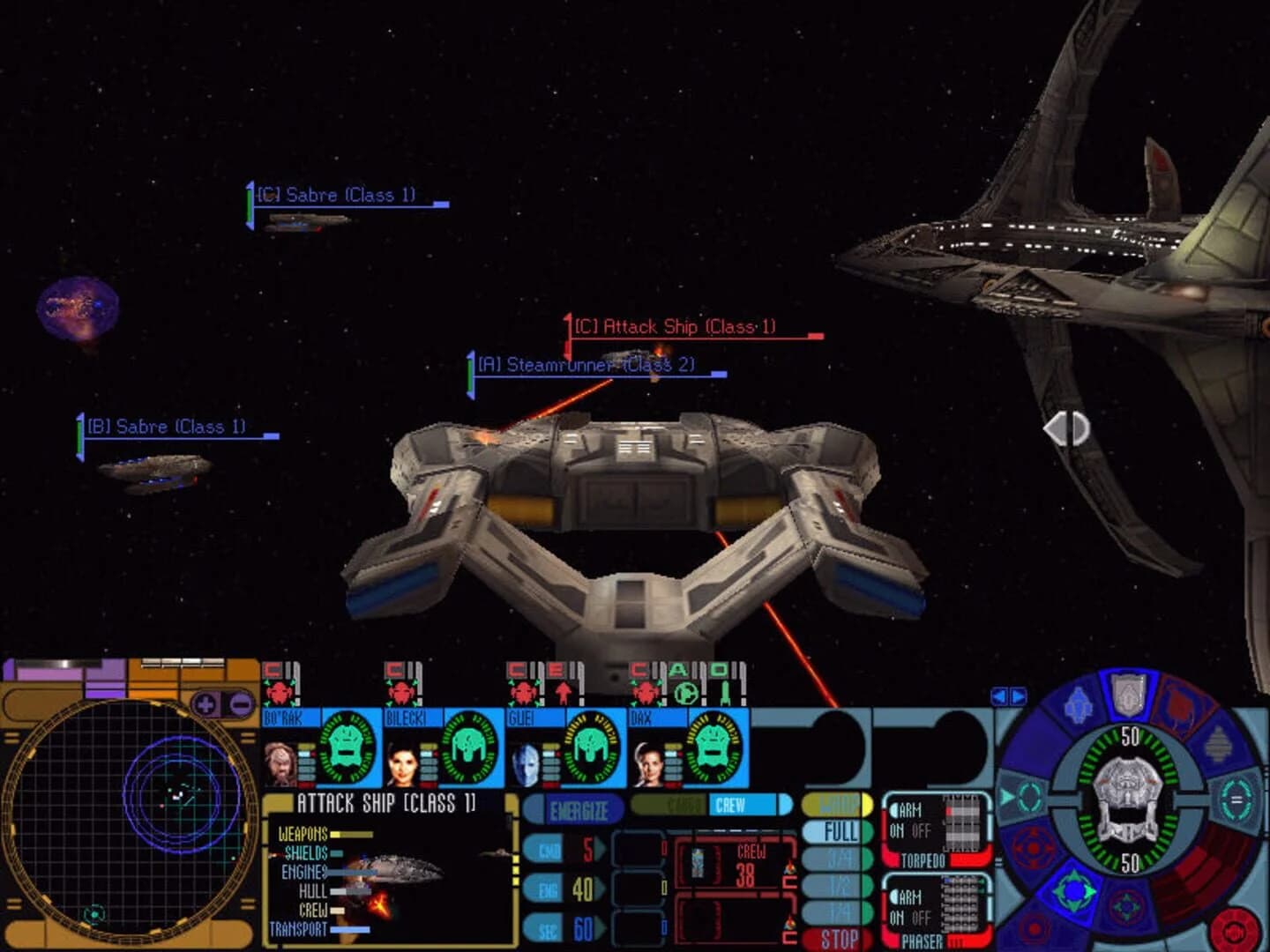The width and height of the screenshot is (1270, 952).
Task: Select Bo'rak's crew portrait
Action: click(279, 762)
